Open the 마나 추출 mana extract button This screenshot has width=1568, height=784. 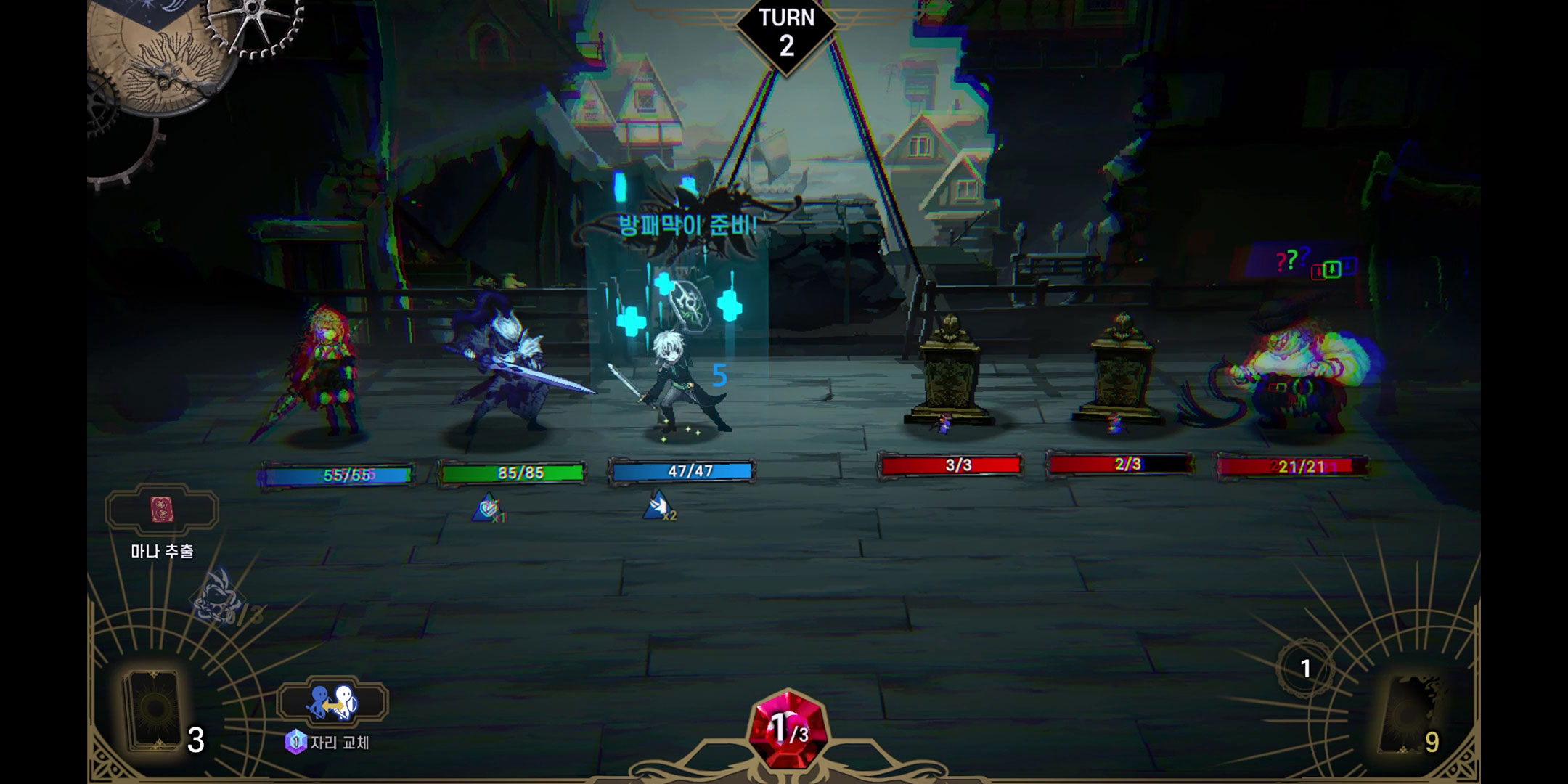[x=162, y=511]
